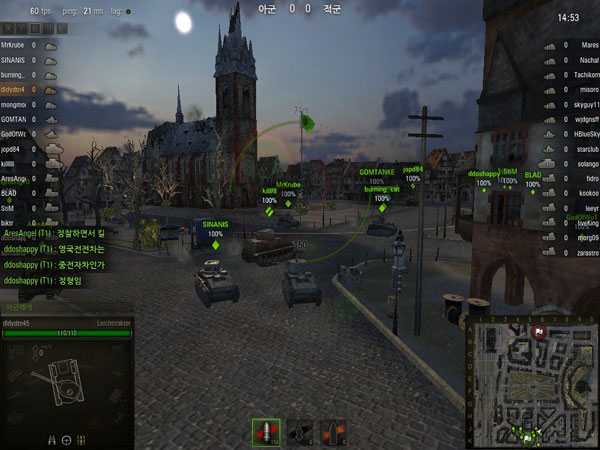The width and height of the screenshot is (600, 450).
Task: Choose enemy player Nachal in the roster
Action: (587, 60)
